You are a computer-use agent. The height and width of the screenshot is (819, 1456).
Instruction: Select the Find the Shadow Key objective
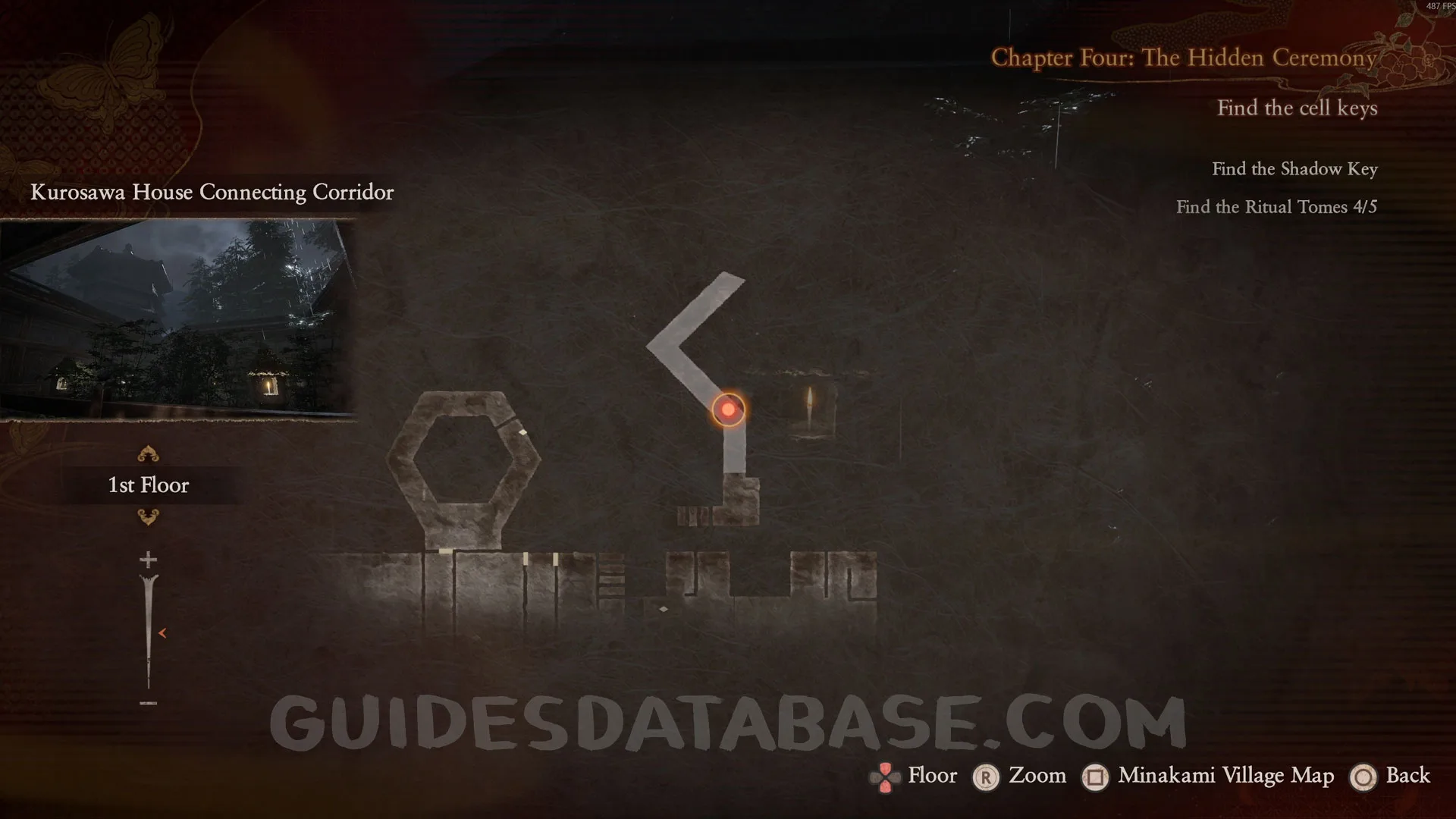pos(1294,169)
